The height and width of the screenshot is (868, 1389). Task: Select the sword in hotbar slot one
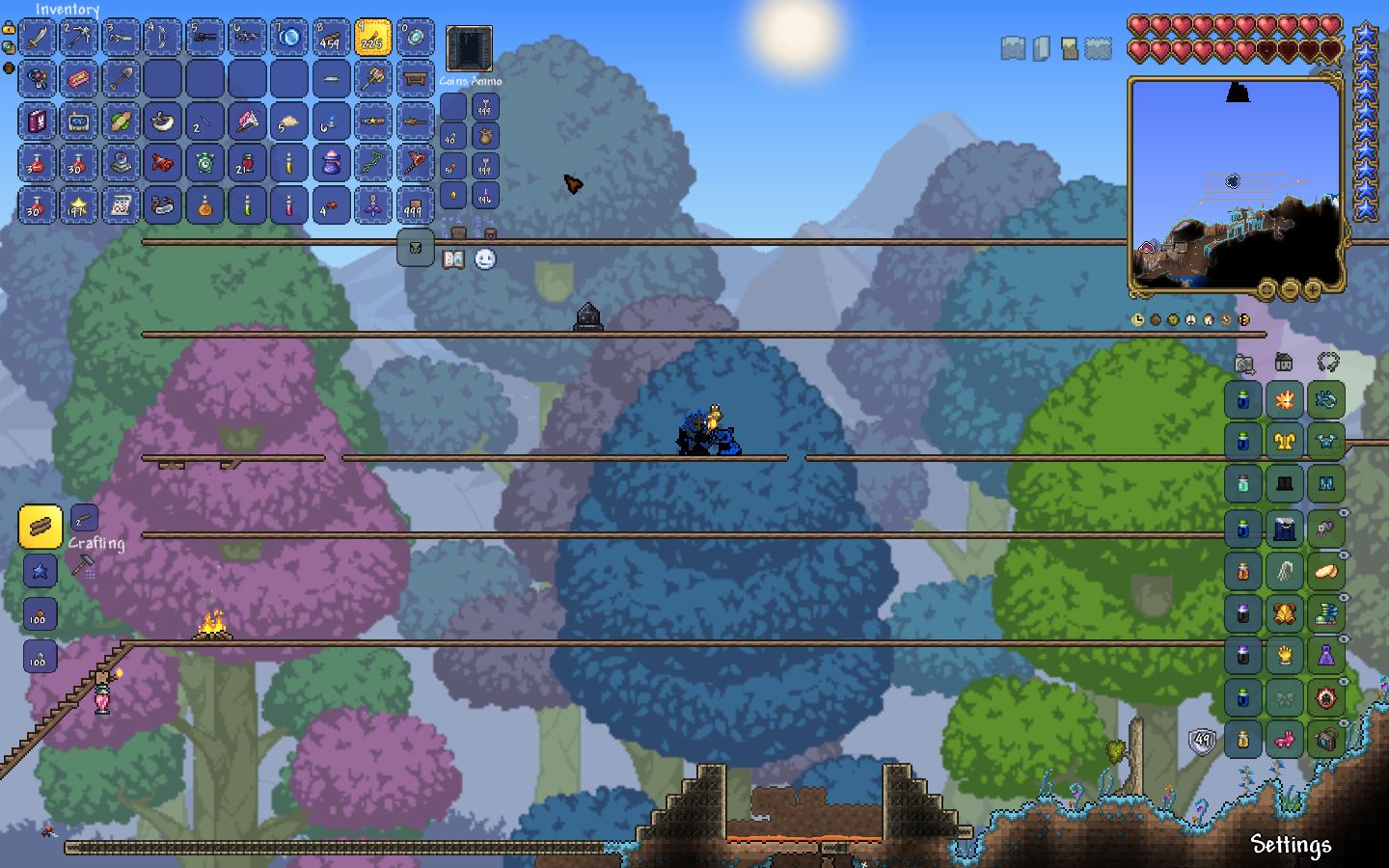37,37
